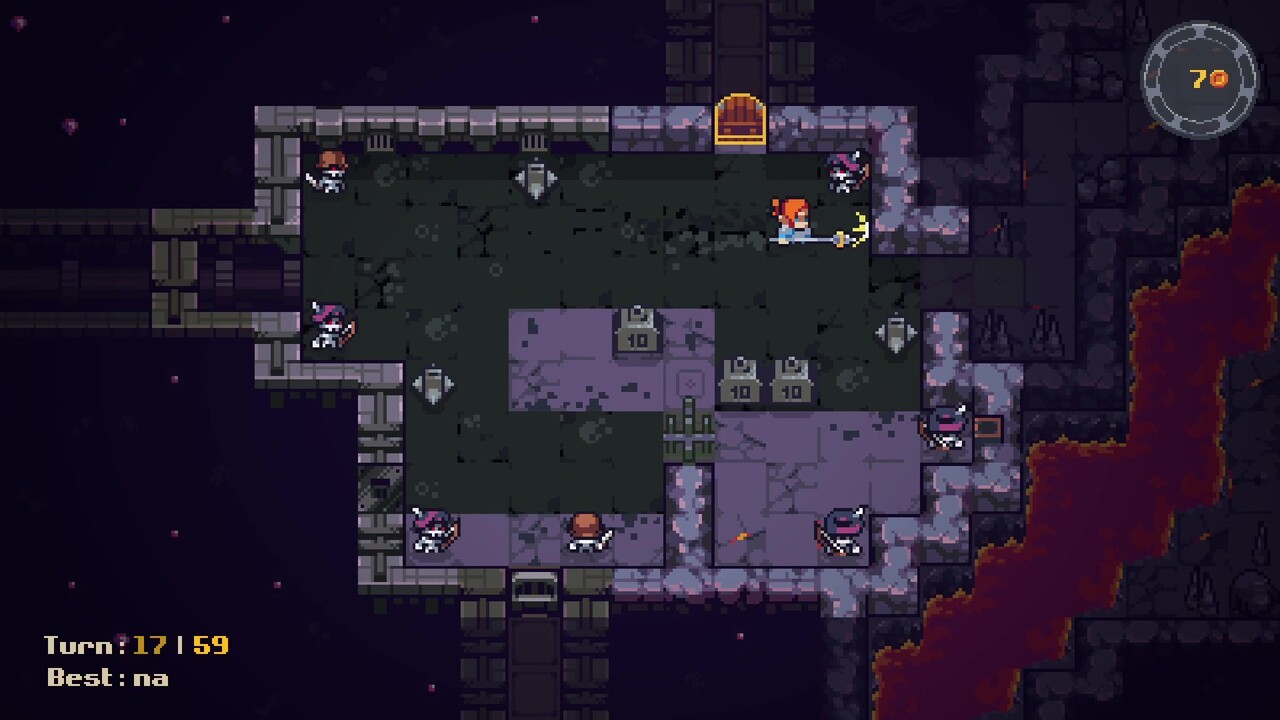This screenshot has height=720, width=1280.
Task: Select the witch-hat skeleton archer on the left wall
Action: (x=331, y=327)
